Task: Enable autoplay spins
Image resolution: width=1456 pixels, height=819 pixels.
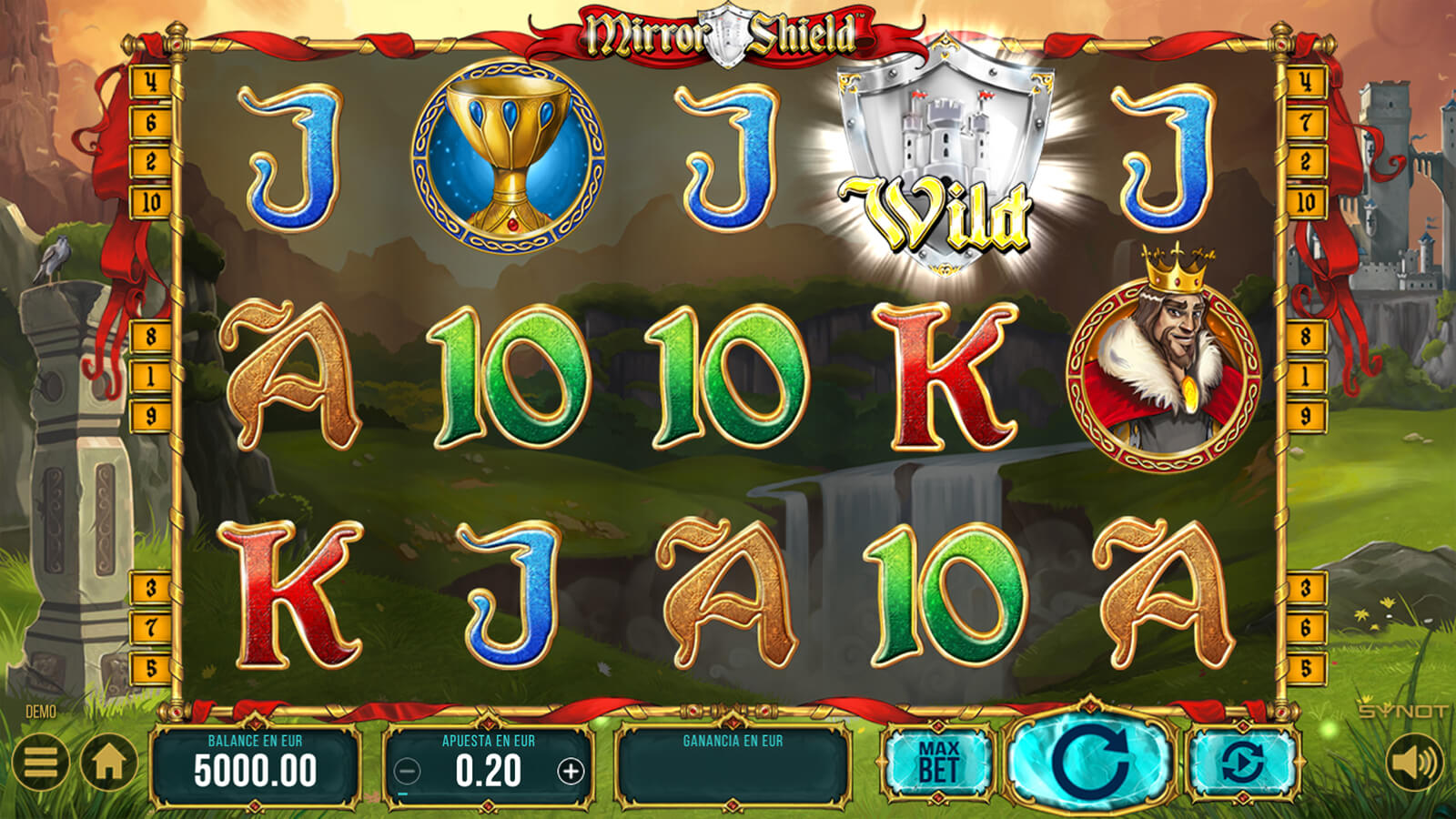Action: point(1242,763)
